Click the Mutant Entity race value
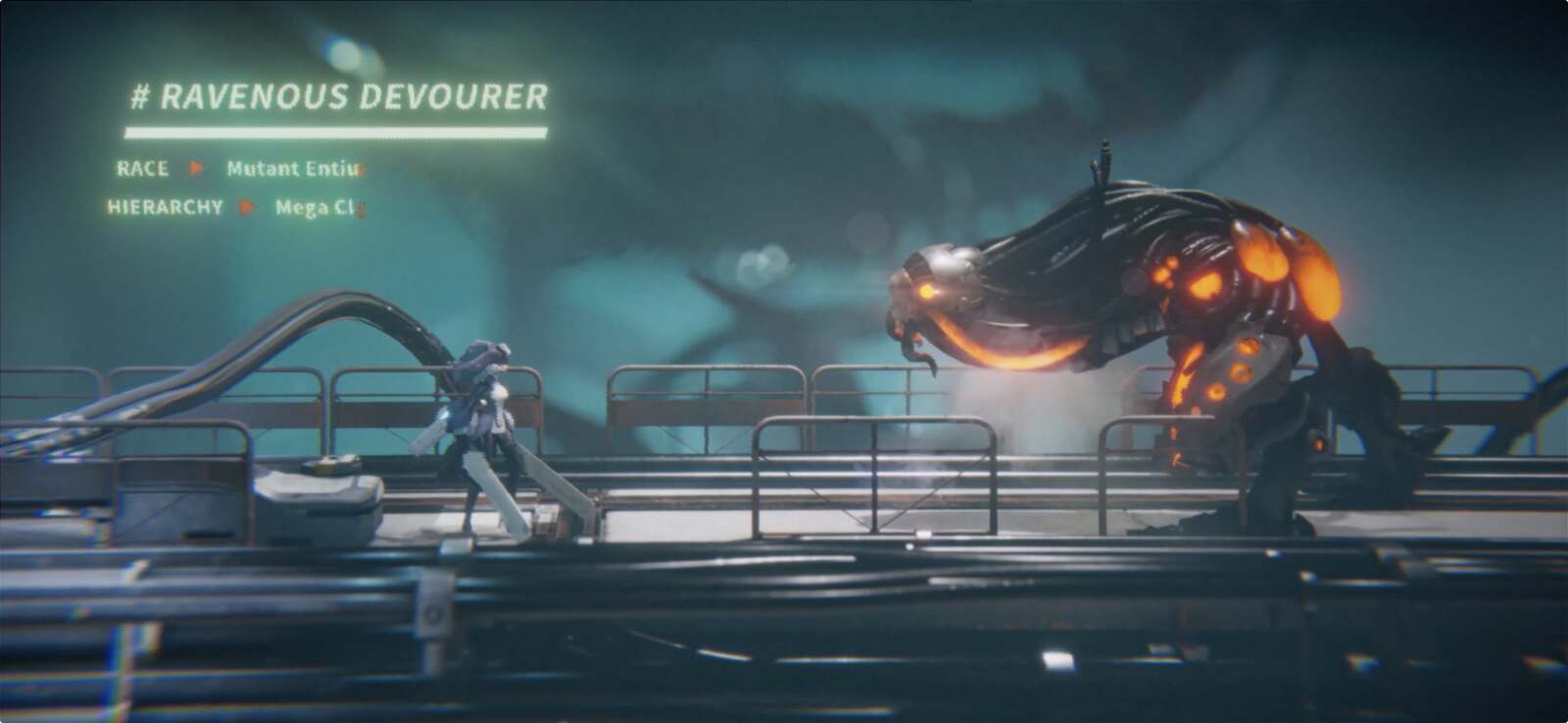This screenshot has height=723, width=1568. pyautogui.click(x=289, y=169)
